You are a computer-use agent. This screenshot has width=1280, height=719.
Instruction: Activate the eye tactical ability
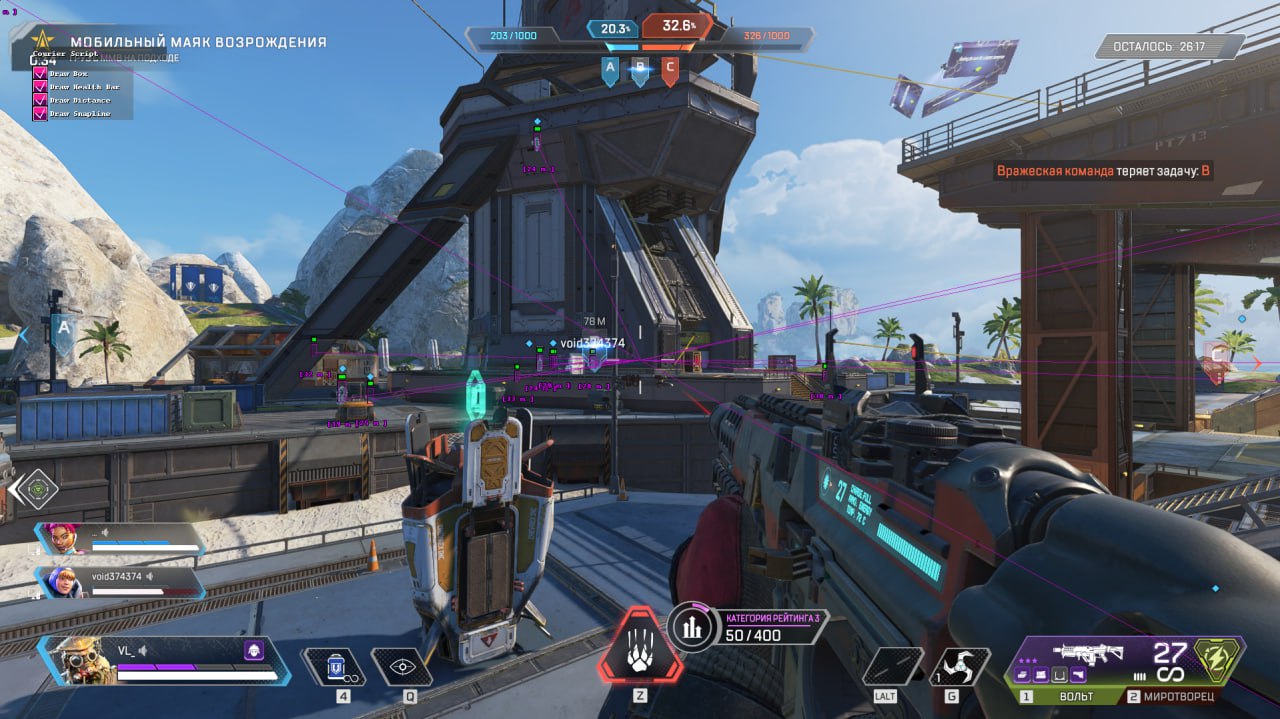click(402, 667)
